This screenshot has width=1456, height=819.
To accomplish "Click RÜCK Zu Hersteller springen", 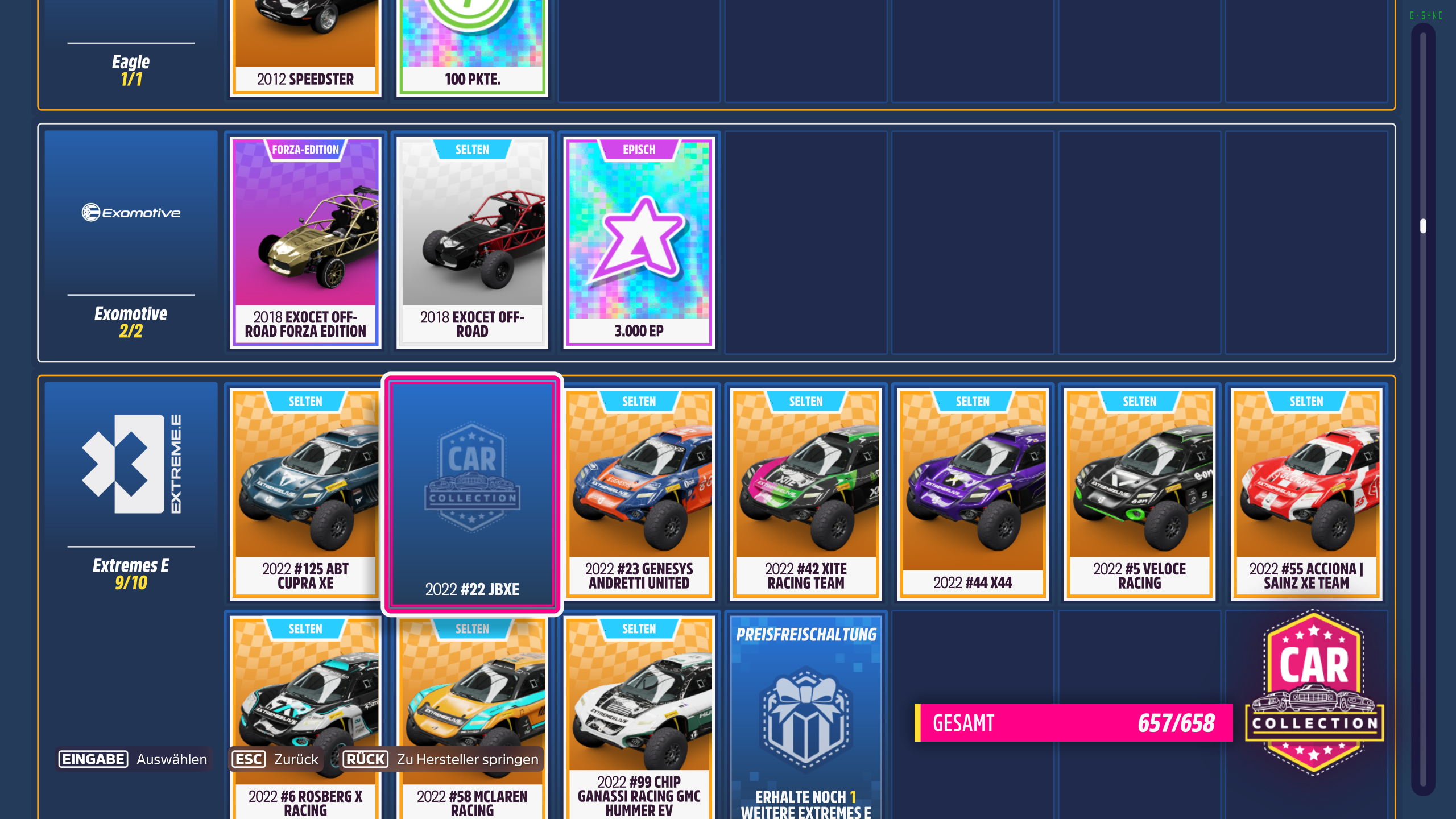I will pyautogui.click(x=442, y=759).
